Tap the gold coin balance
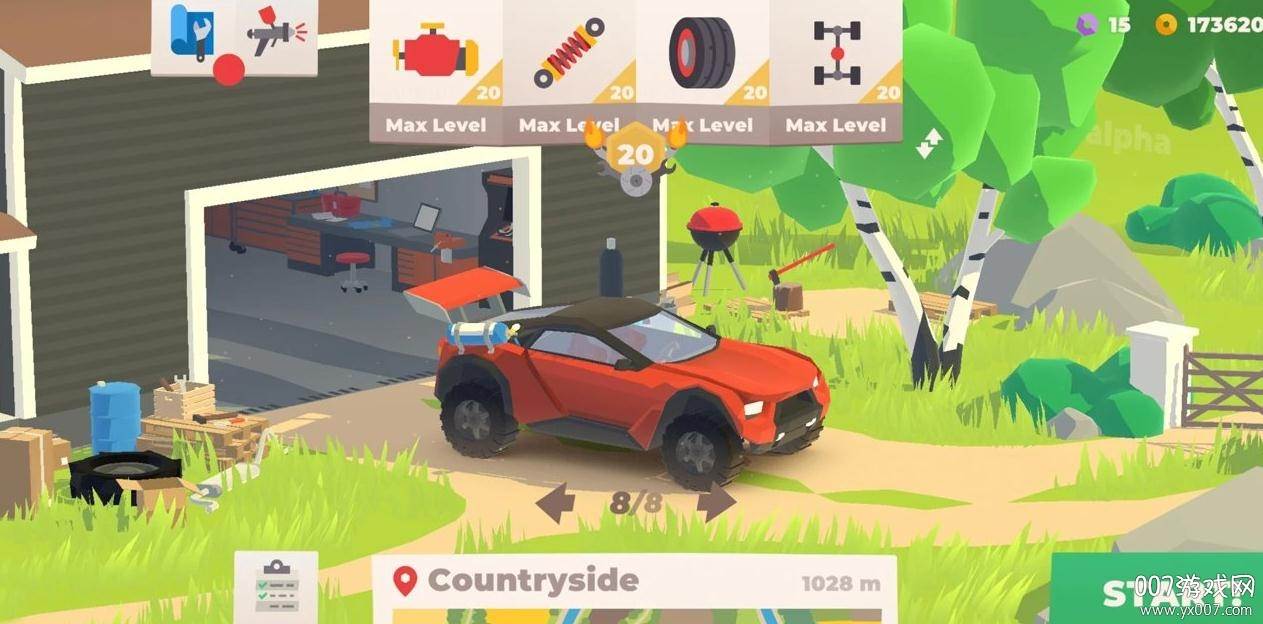 tap(1212, 24)
